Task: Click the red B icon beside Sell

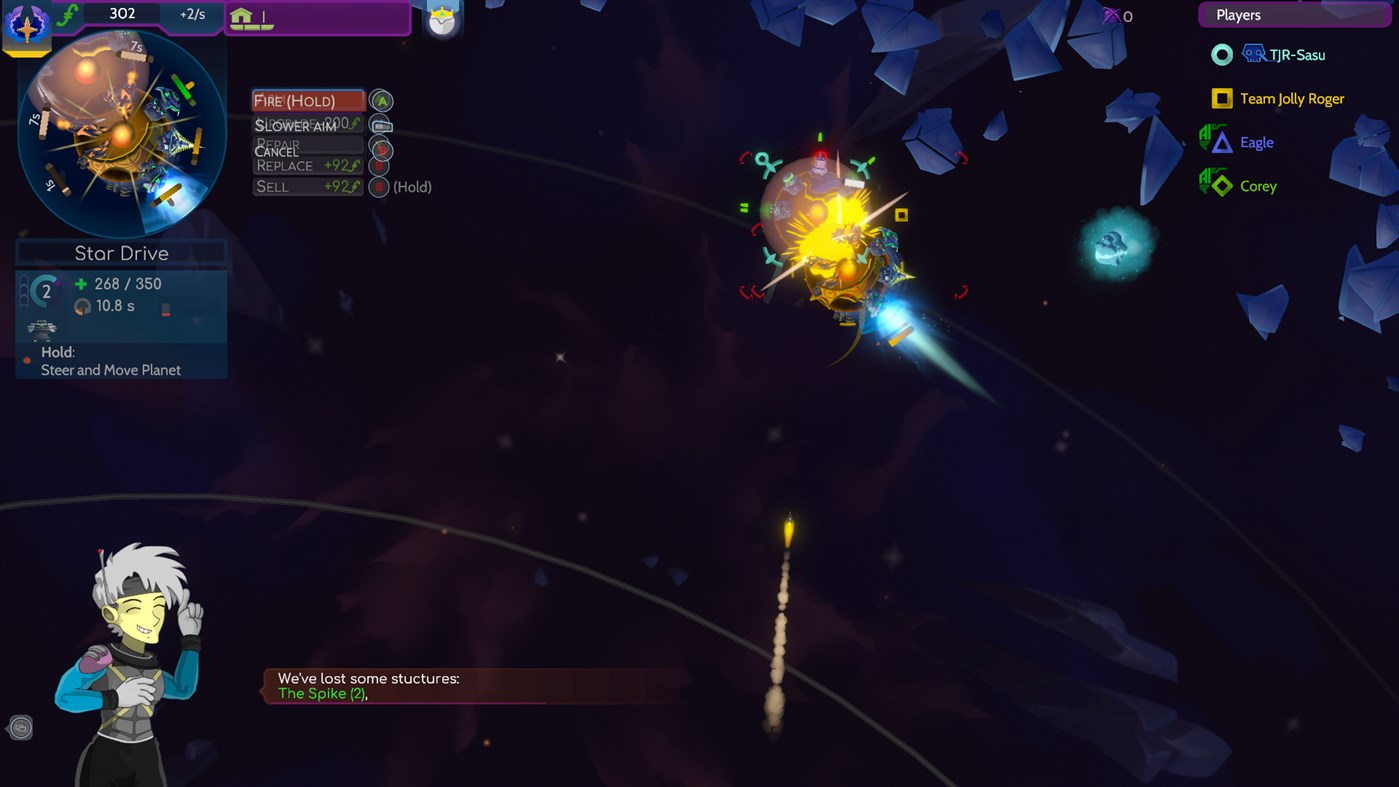Action: point(379,186)
